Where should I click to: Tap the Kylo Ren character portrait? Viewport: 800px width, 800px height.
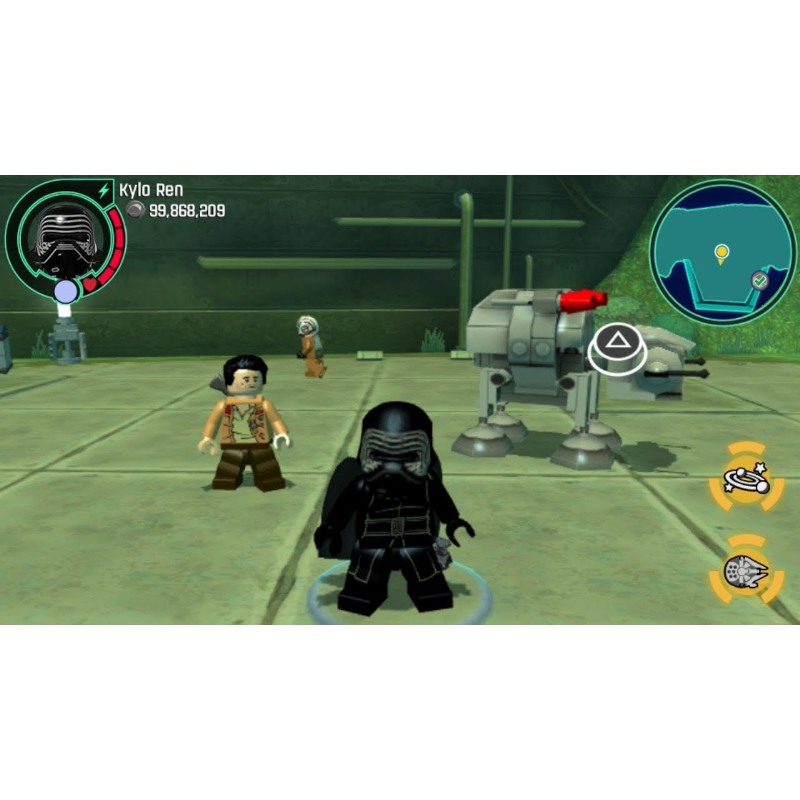pyautogui.click(x=62, y=236)
